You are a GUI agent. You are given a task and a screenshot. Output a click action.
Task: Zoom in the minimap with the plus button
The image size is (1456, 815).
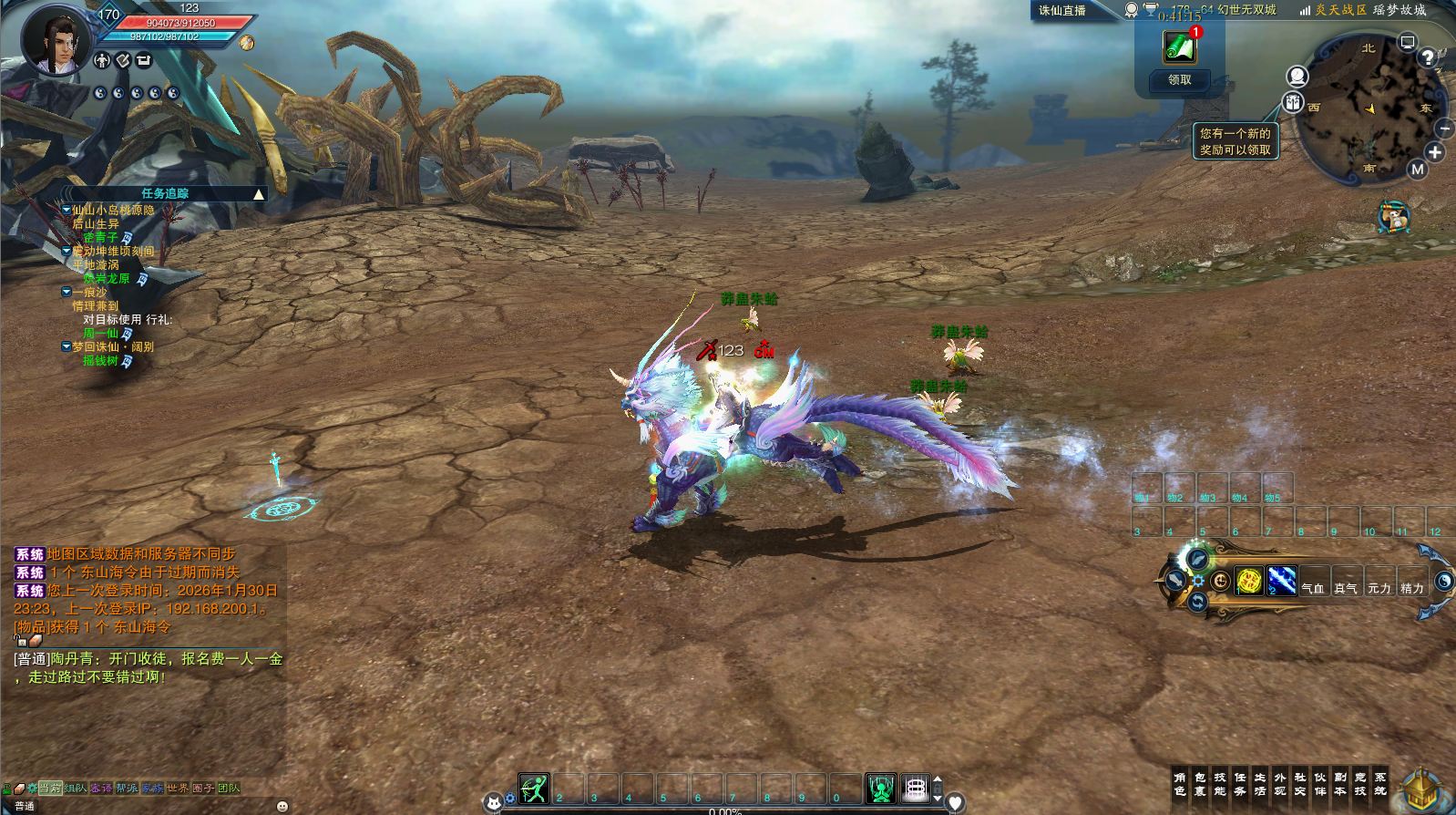[x=1435, y=152]
